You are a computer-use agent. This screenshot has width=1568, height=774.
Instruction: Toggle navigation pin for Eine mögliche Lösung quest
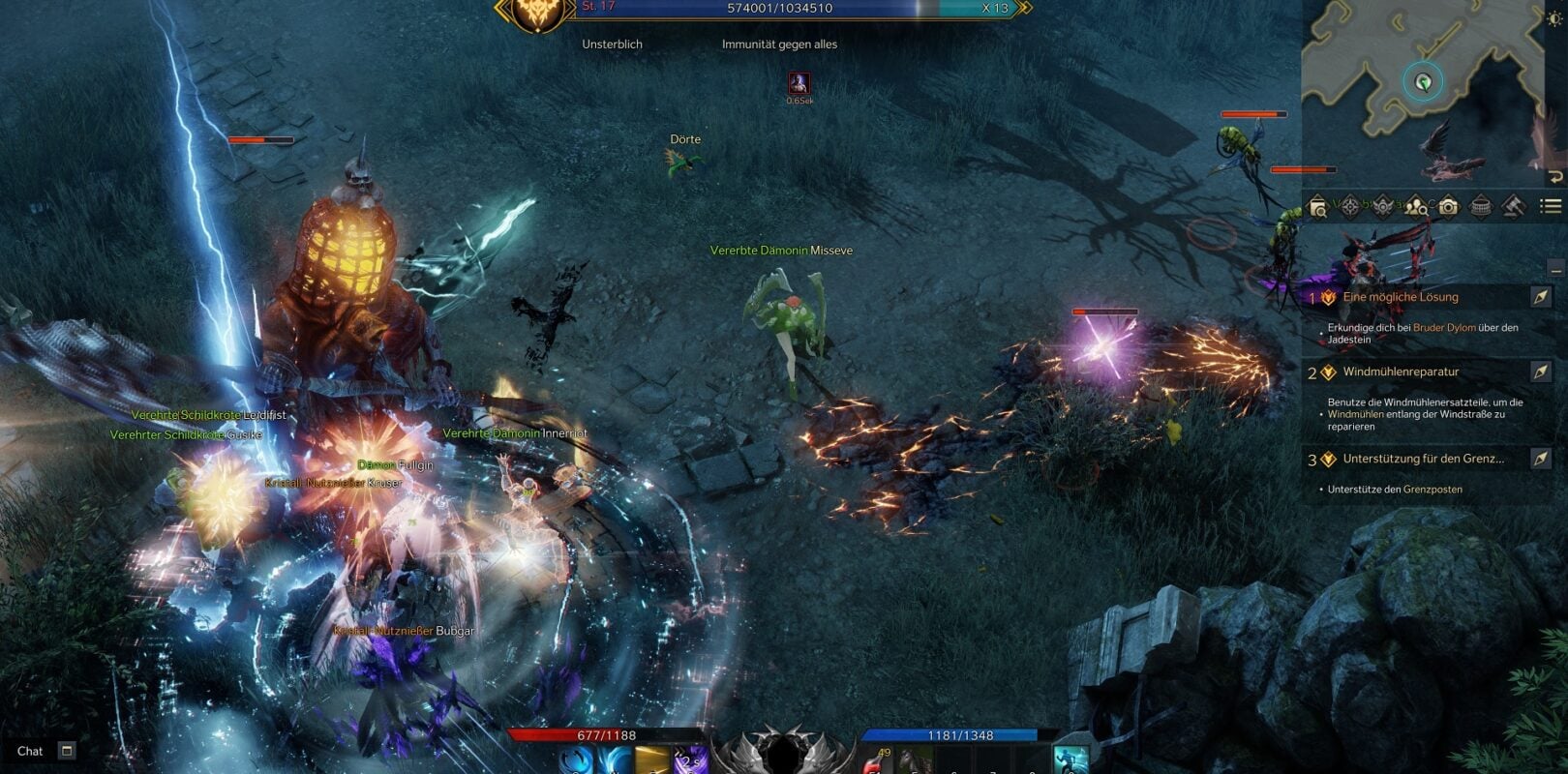click(x=1541, y=297)
